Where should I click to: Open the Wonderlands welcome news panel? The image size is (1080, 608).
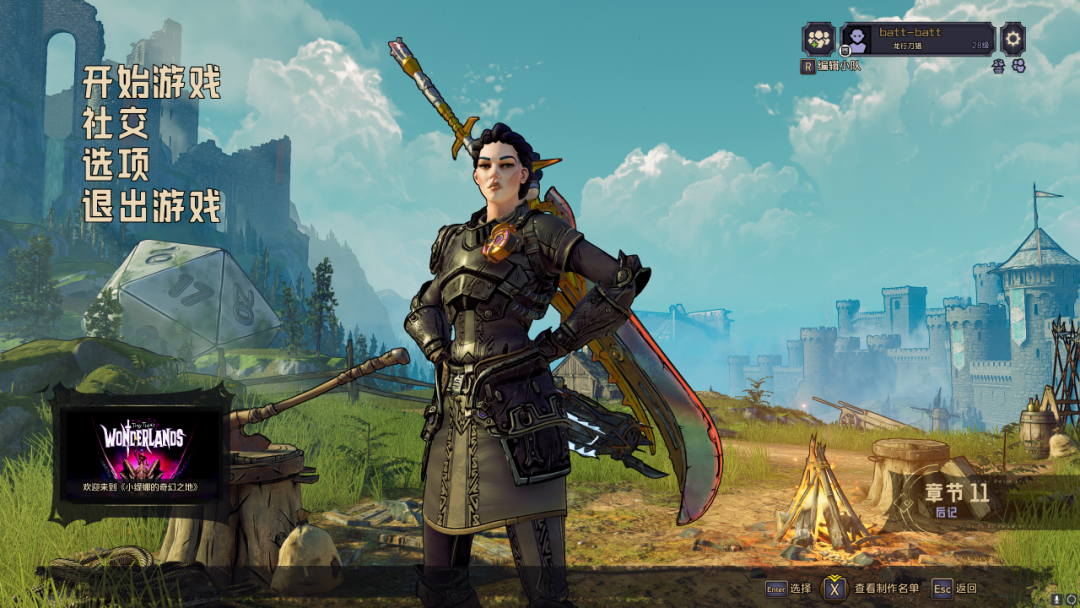[x=140, y=452]
